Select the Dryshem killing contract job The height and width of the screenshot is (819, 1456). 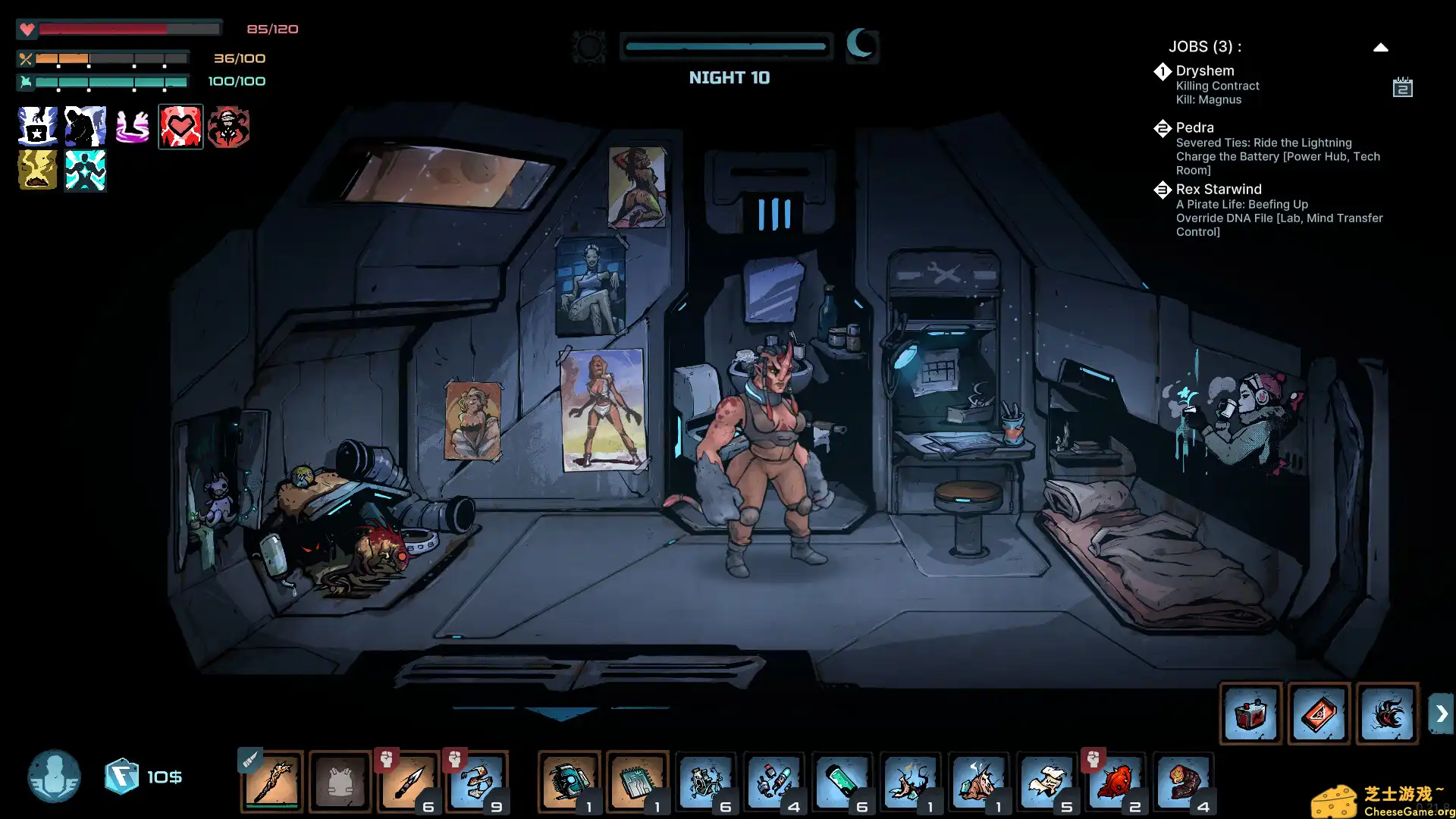[1216, 85]
